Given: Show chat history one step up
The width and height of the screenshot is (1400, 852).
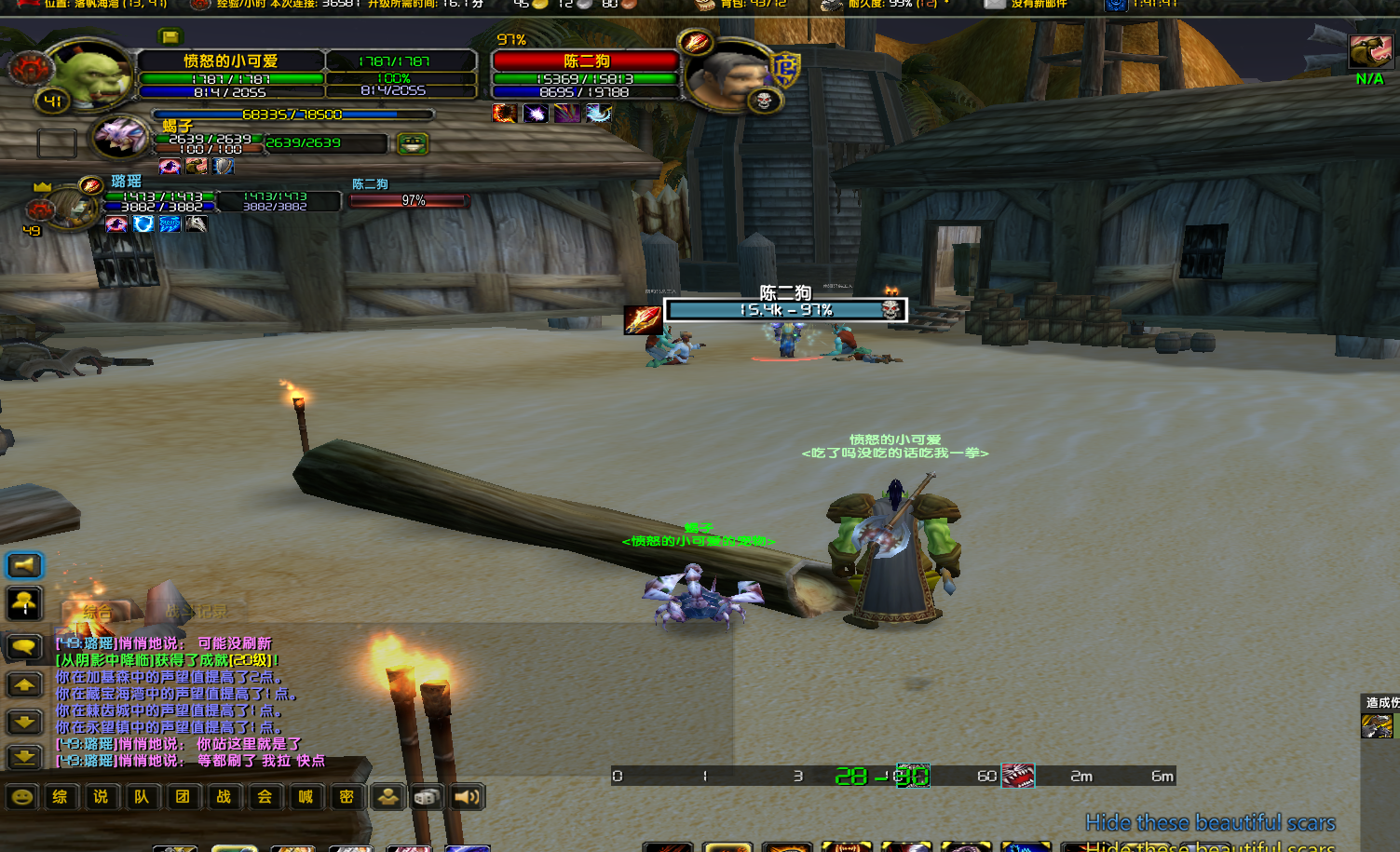Looking at the screenshot, I should point(24,685).
